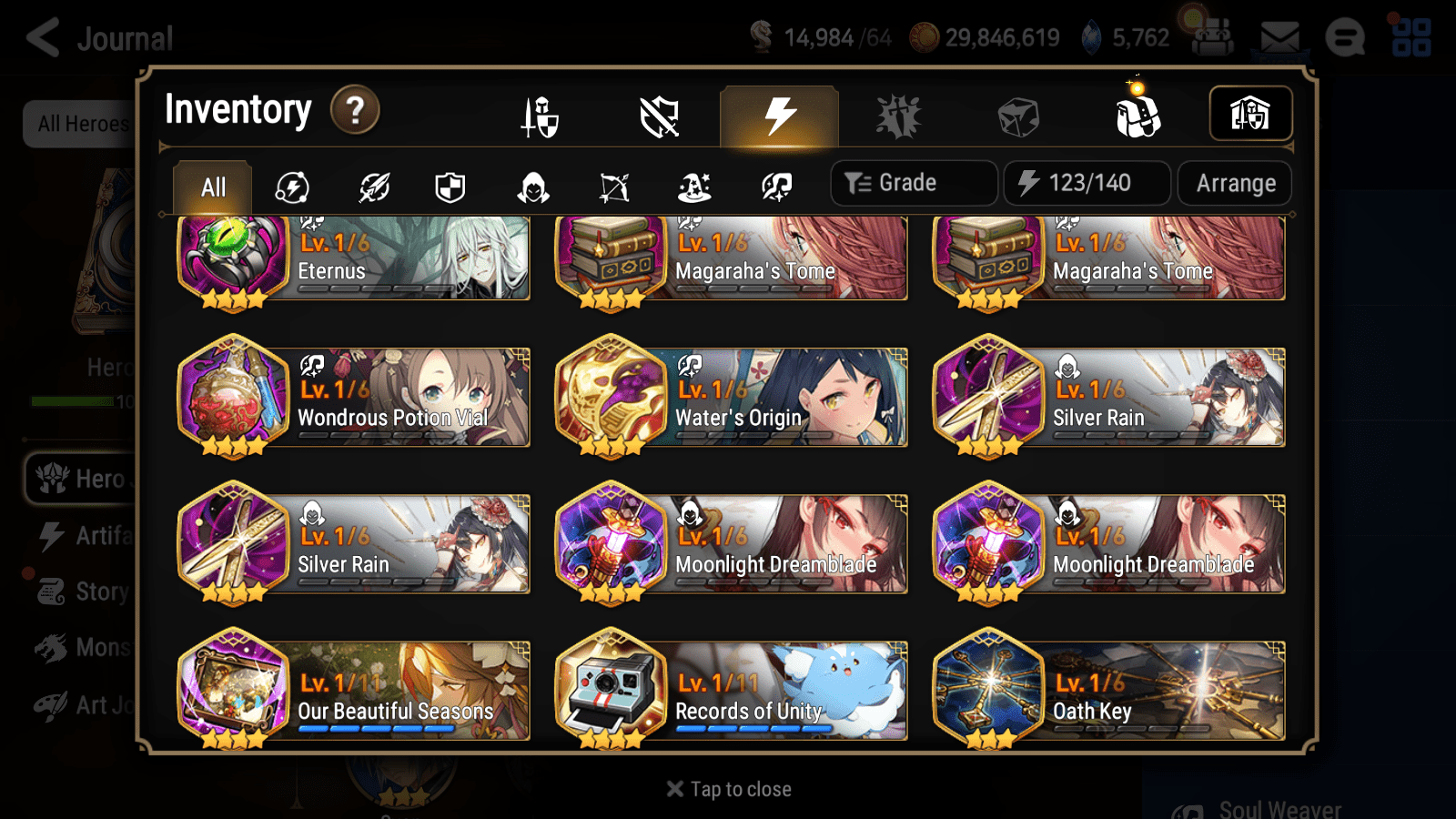Filter artifacts by Thief class
The height and width of the screenshot is (819, 1456).
pyautogui.click(x=531, y=187)
